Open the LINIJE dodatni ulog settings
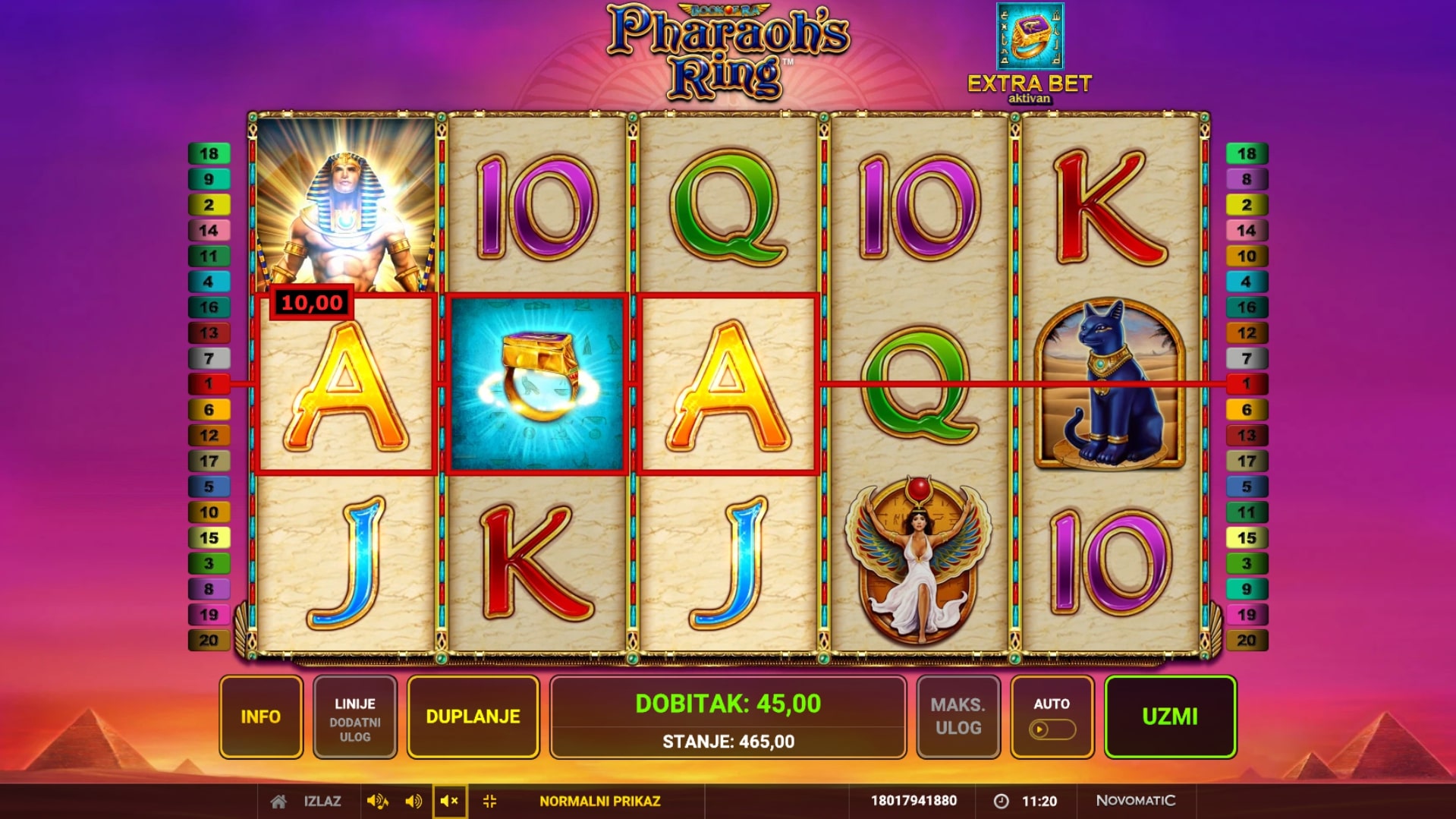The width and height of the screenshot is (1456, 819). (x=354, y=717)
